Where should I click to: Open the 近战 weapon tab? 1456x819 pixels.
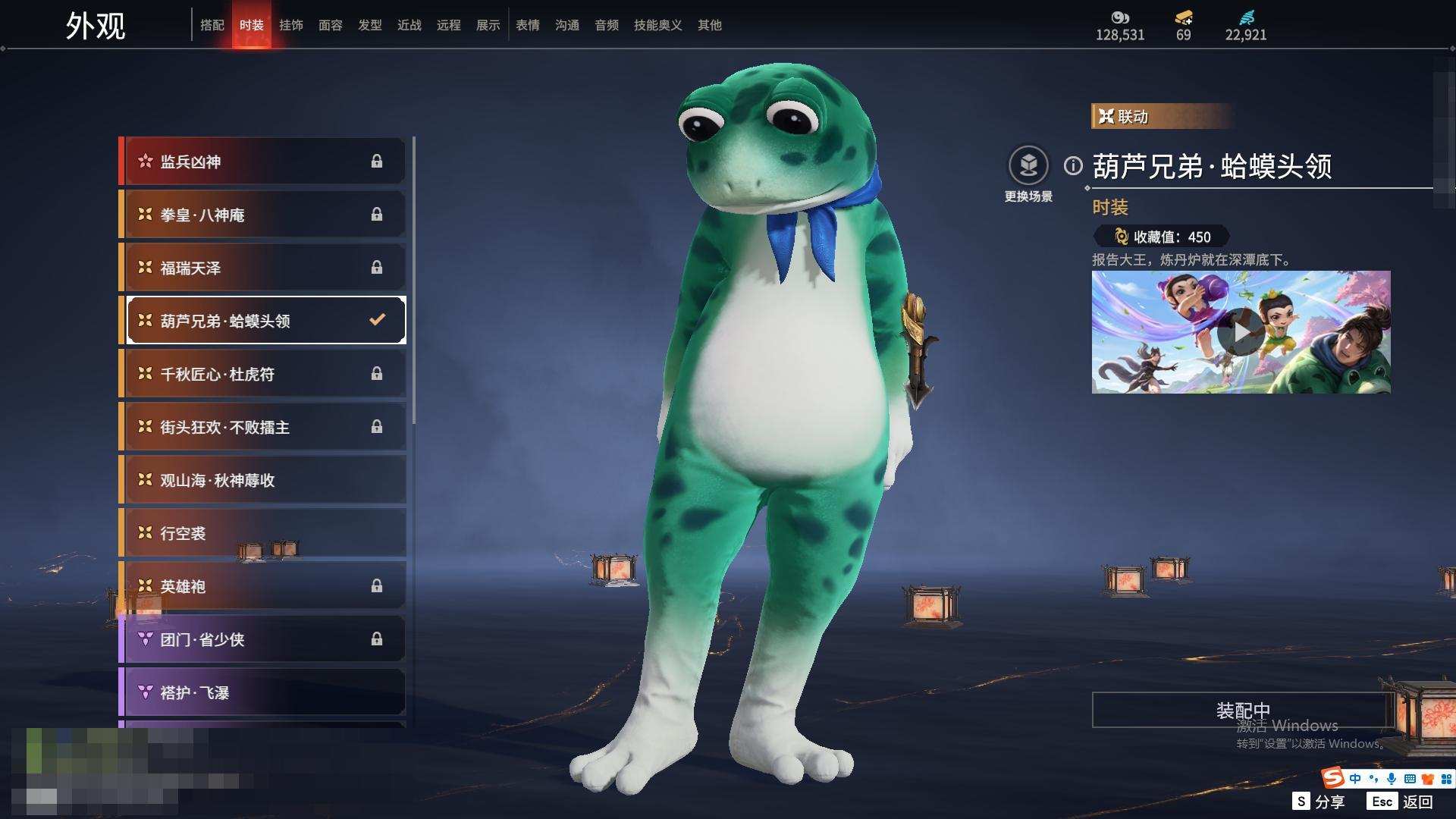coord(409,25)
